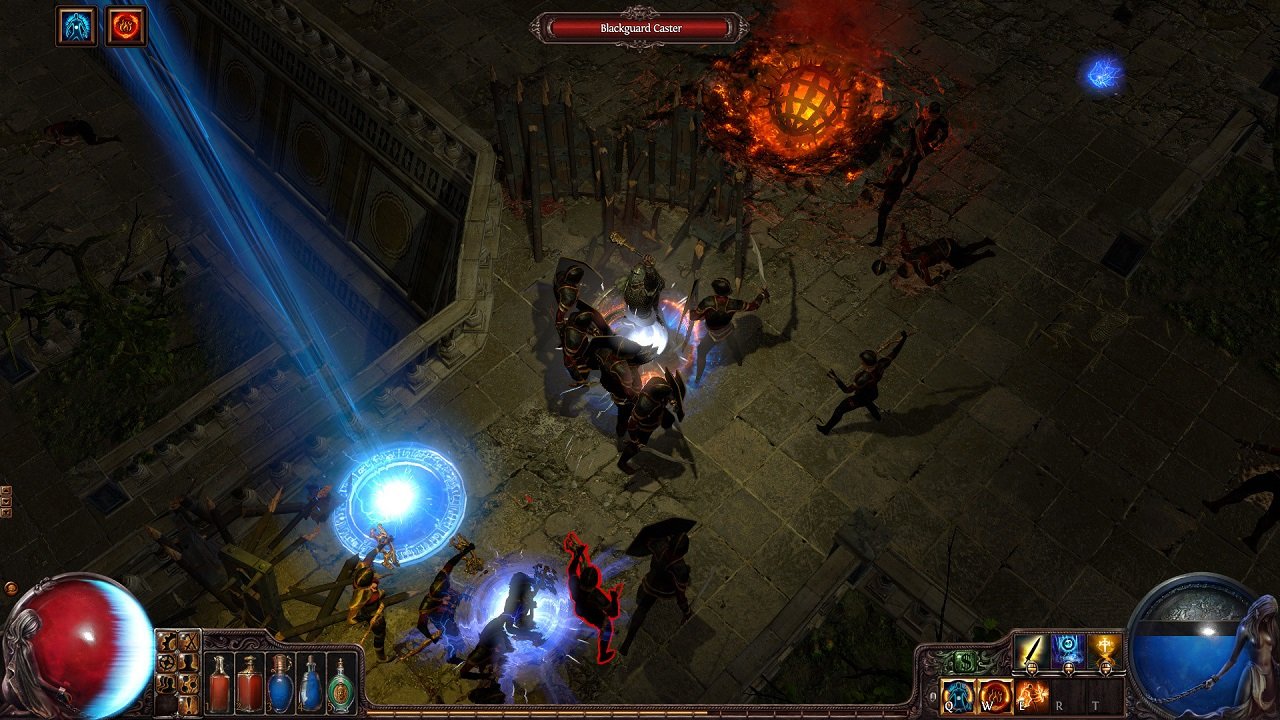
Task: Open the crossed-swords menu panel icon
Action: pos(188,641)
